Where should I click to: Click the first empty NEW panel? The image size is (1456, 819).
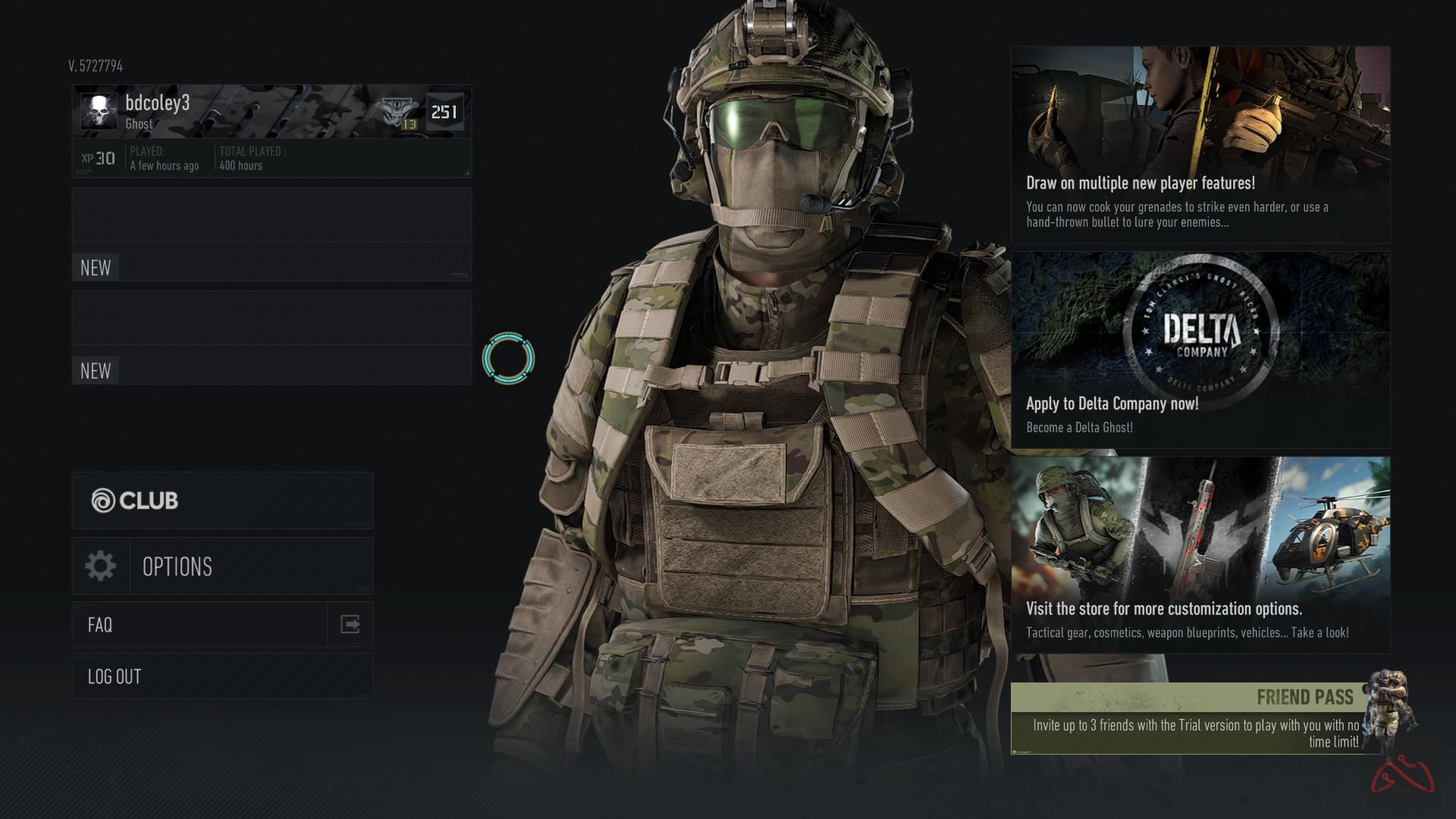tap(269, 235)
